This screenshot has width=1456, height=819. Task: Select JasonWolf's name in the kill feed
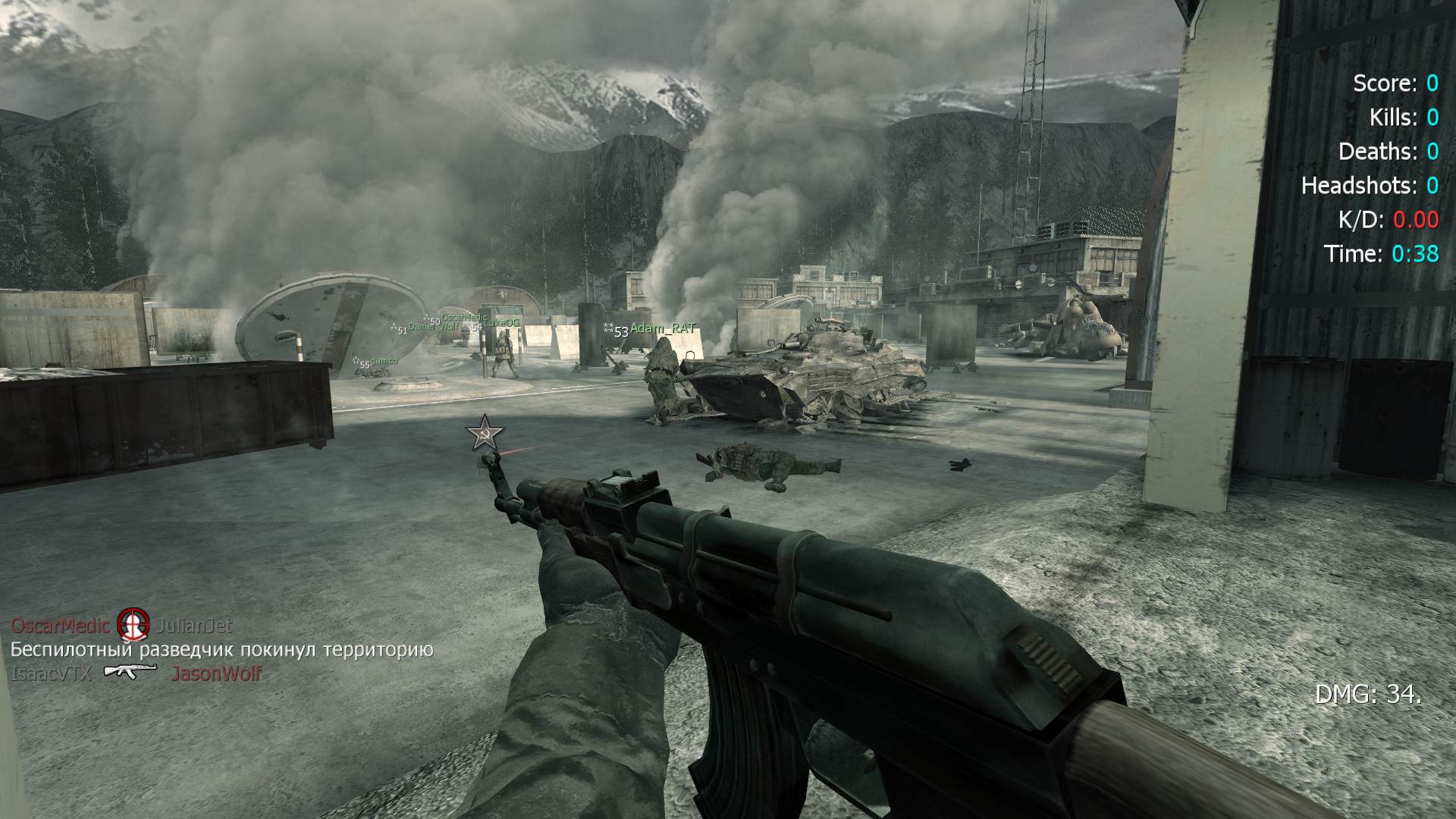coord(216,673)
